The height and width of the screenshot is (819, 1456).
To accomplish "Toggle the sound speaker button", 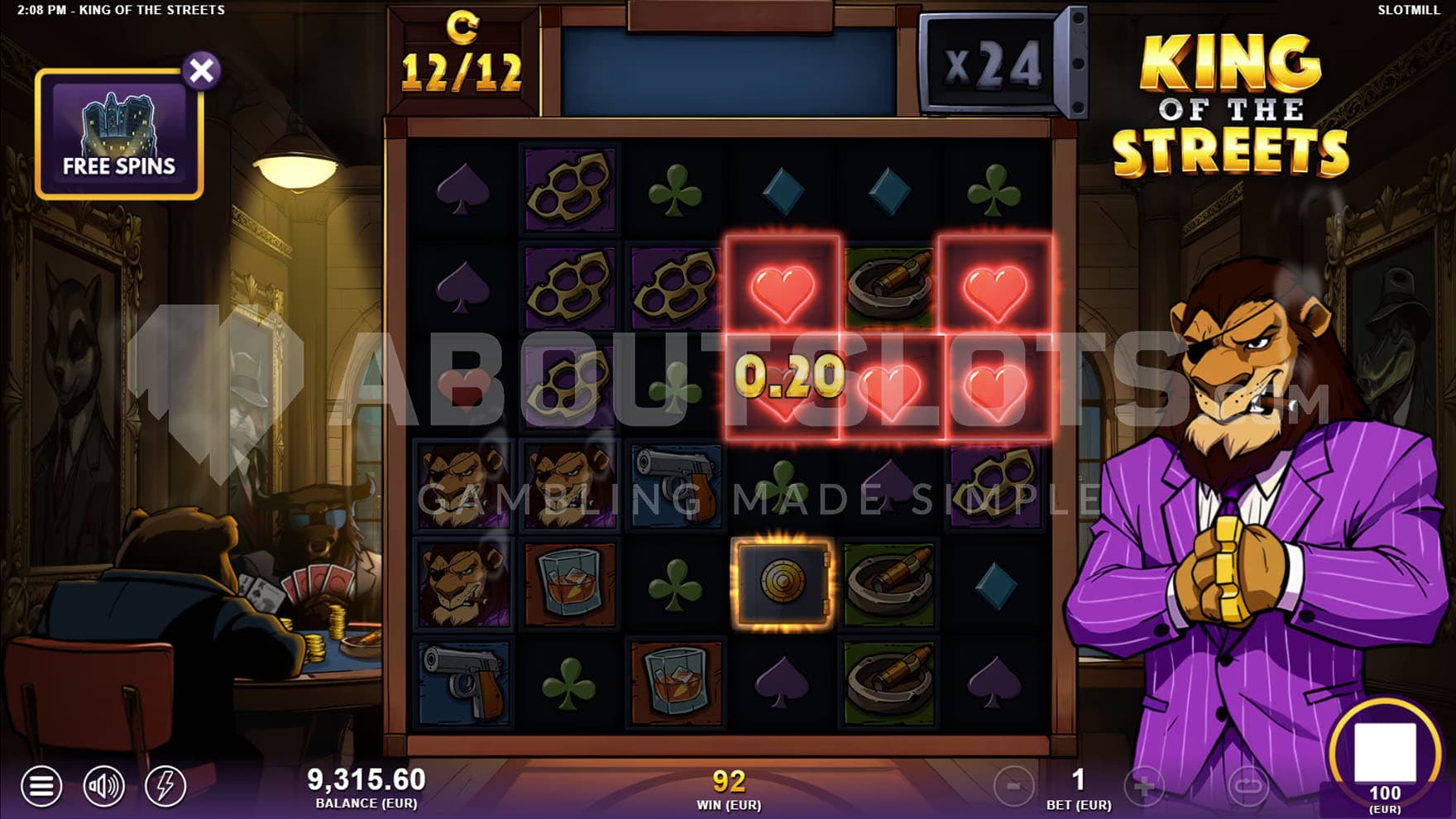I will (103, 785).
